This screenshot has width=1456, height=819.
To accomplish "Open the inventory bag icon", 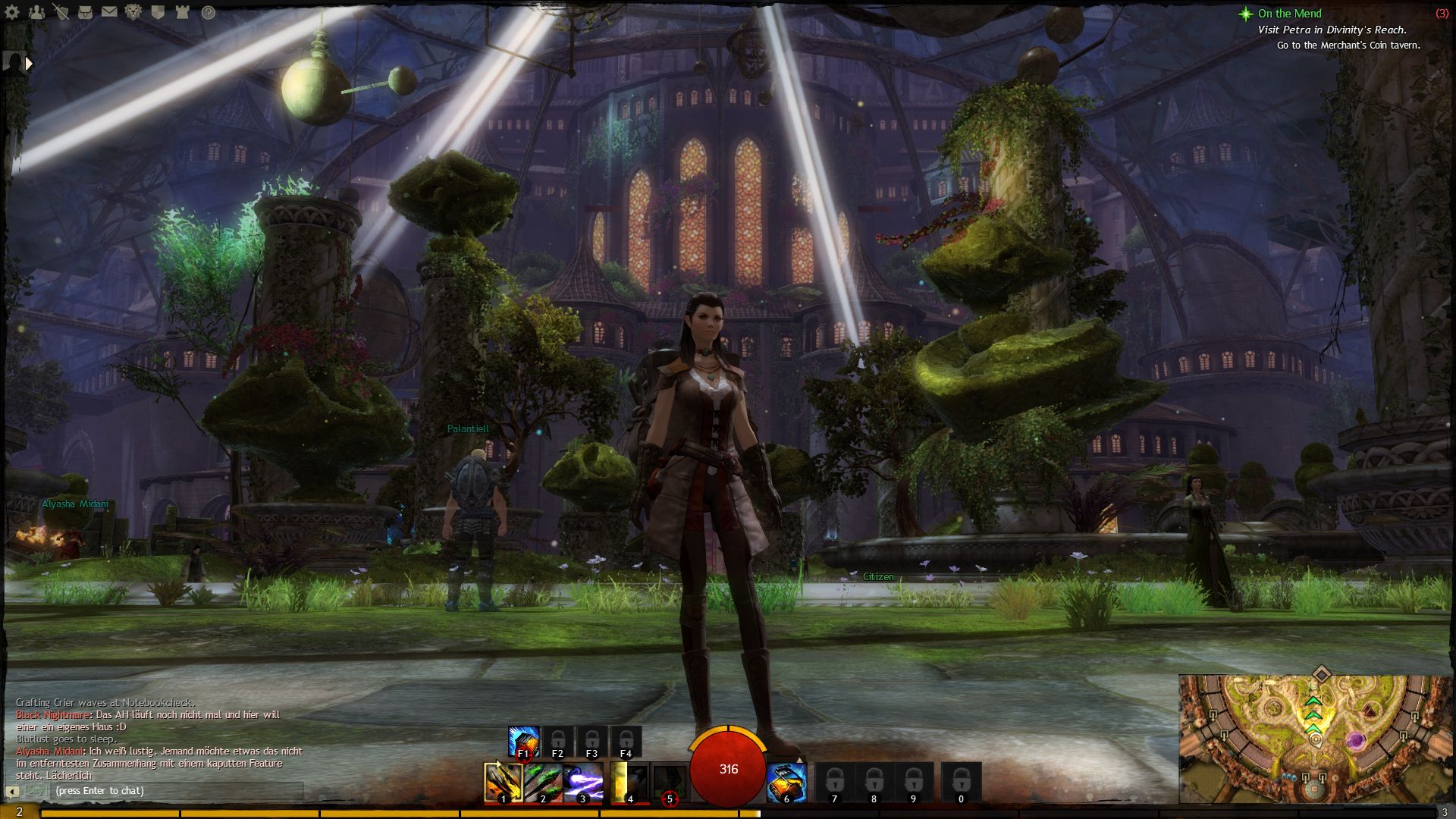I will pos(86,12).
